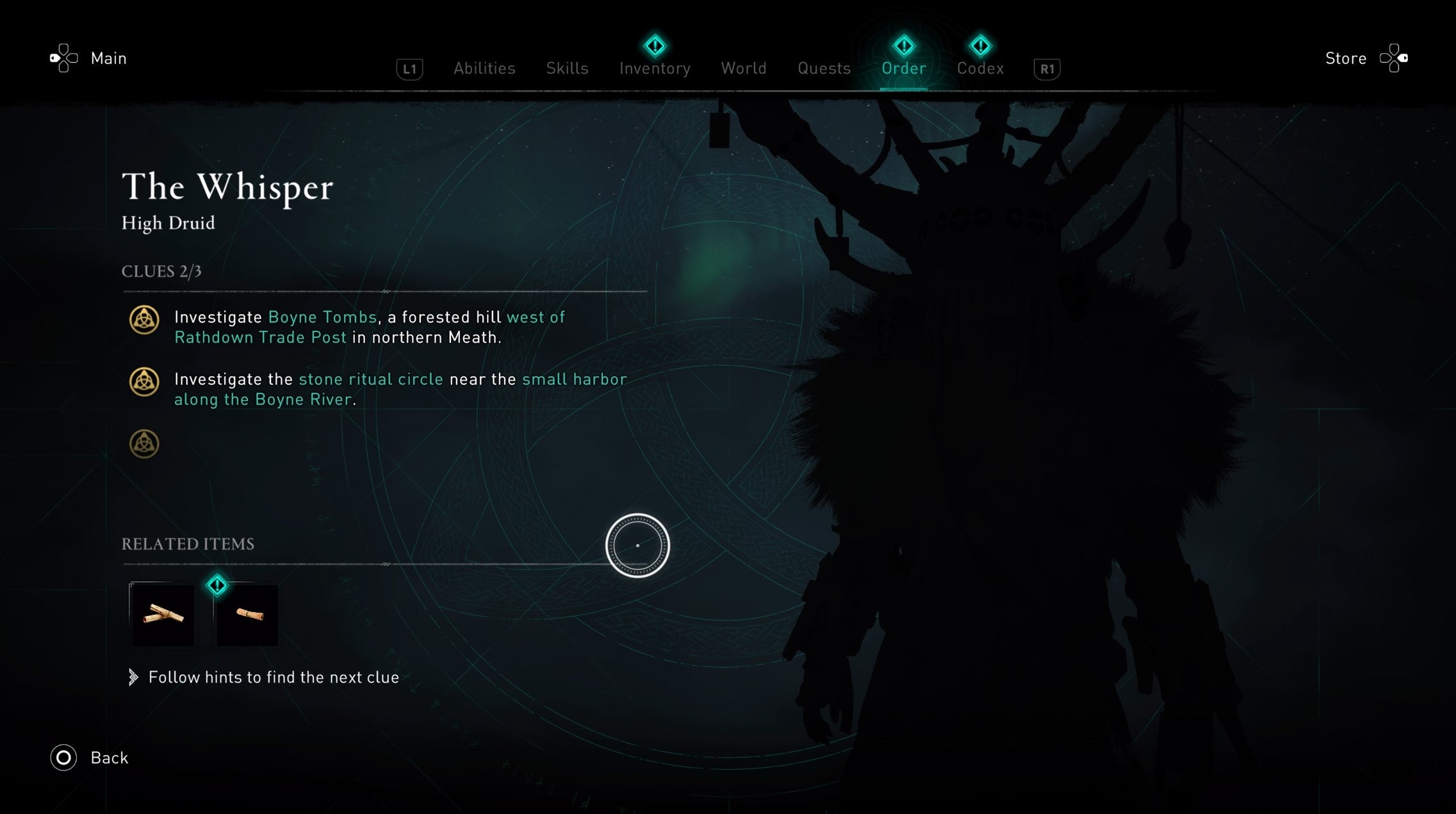
Task: Select the new single scroll related item
Action: pyautogui.click(x=247, y=615)
